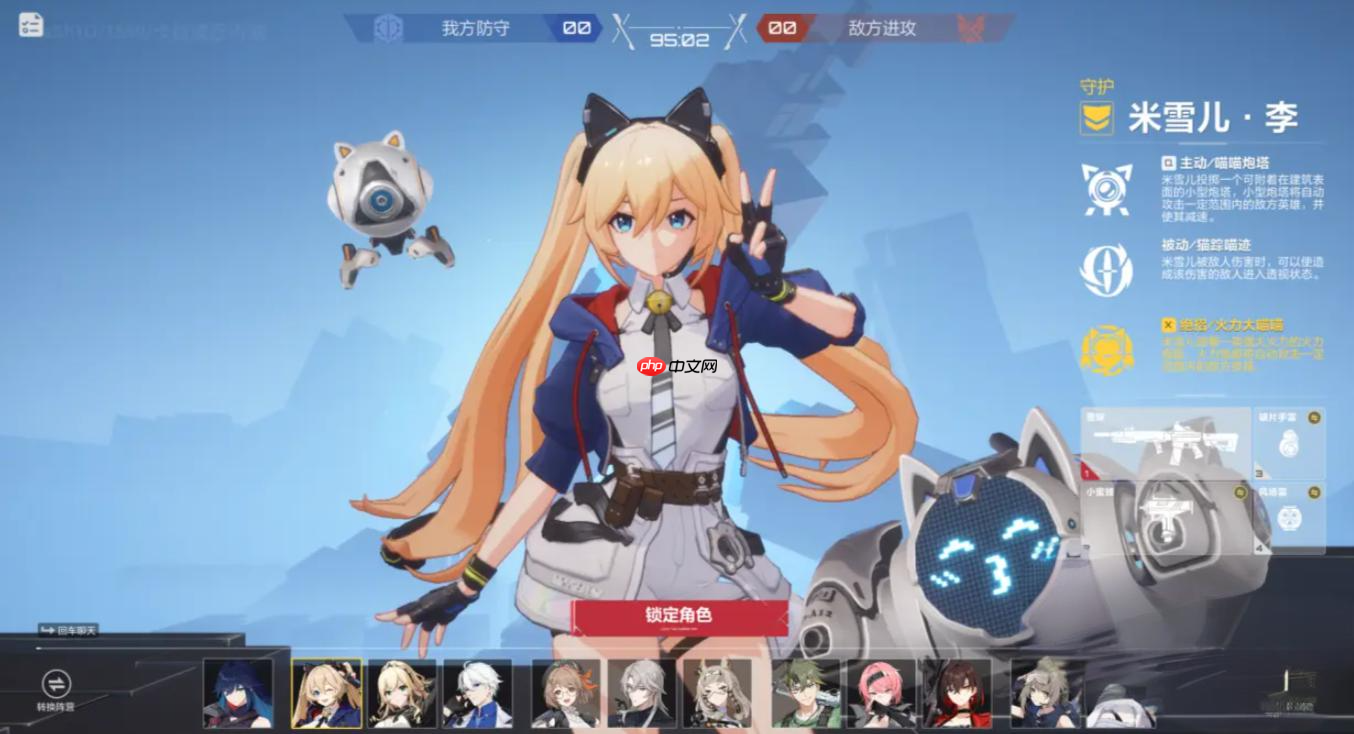Click the 守护 shield badge icon
This screenshot has width=1354, height=734.
coord(1097,118)
